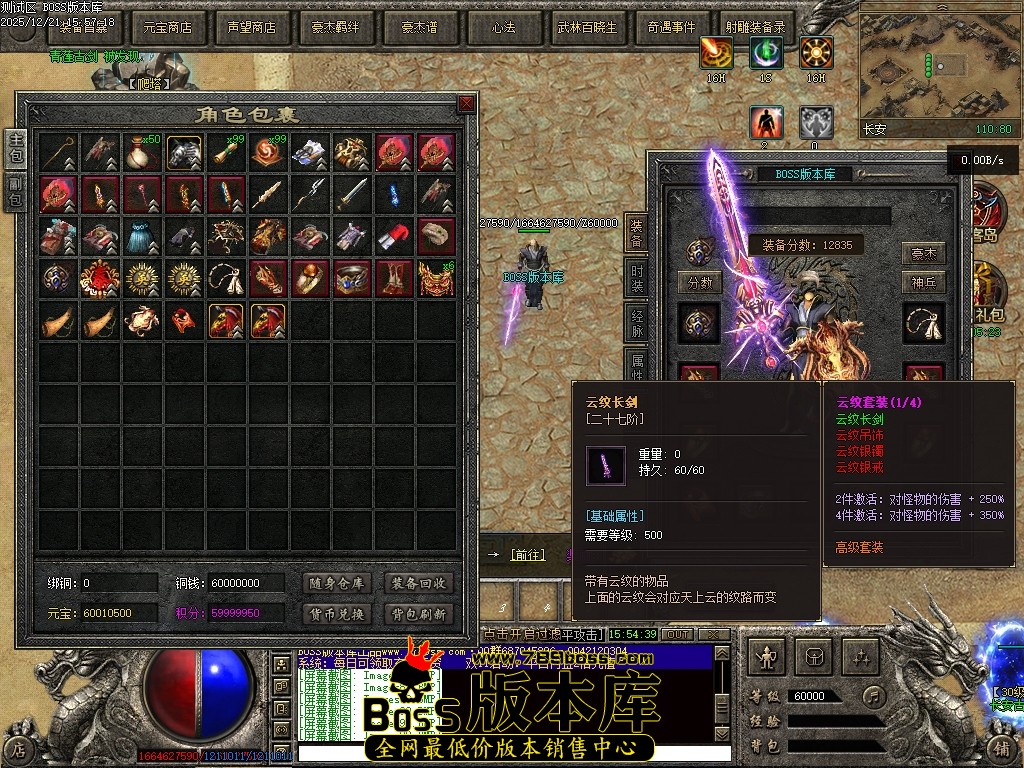Click the 装备回收 equipment recycle button
The width and height of the screenshot is (1024, 768).
point(419,583)
